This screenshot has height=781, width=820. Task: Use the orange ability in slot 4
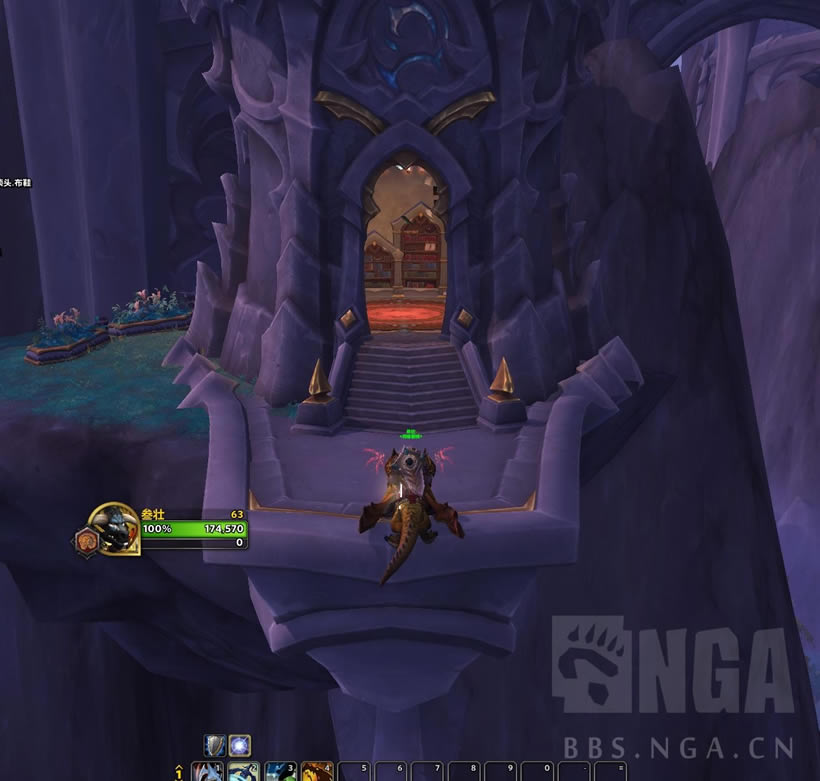(x=316, y=772)
